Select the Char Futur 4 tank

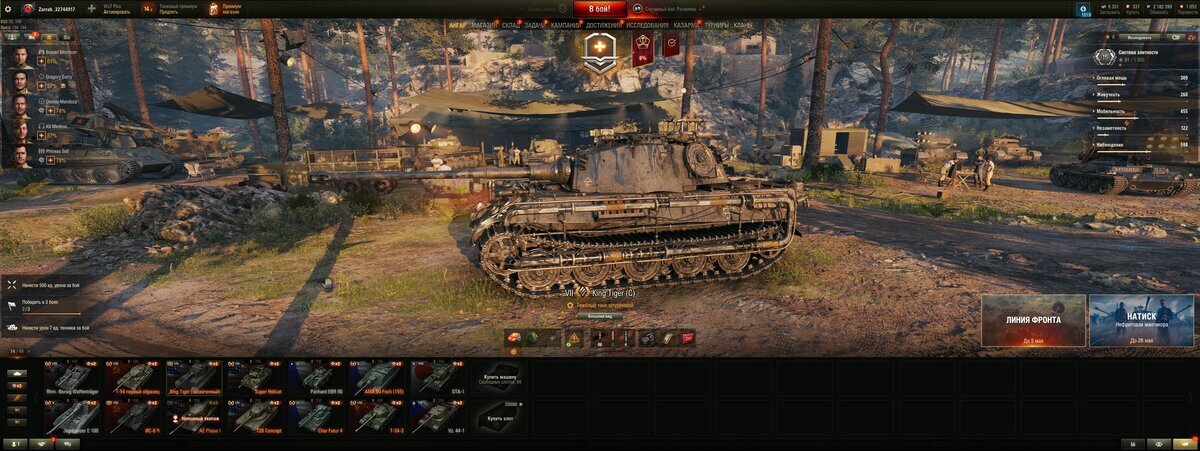[x=317, y=417]
